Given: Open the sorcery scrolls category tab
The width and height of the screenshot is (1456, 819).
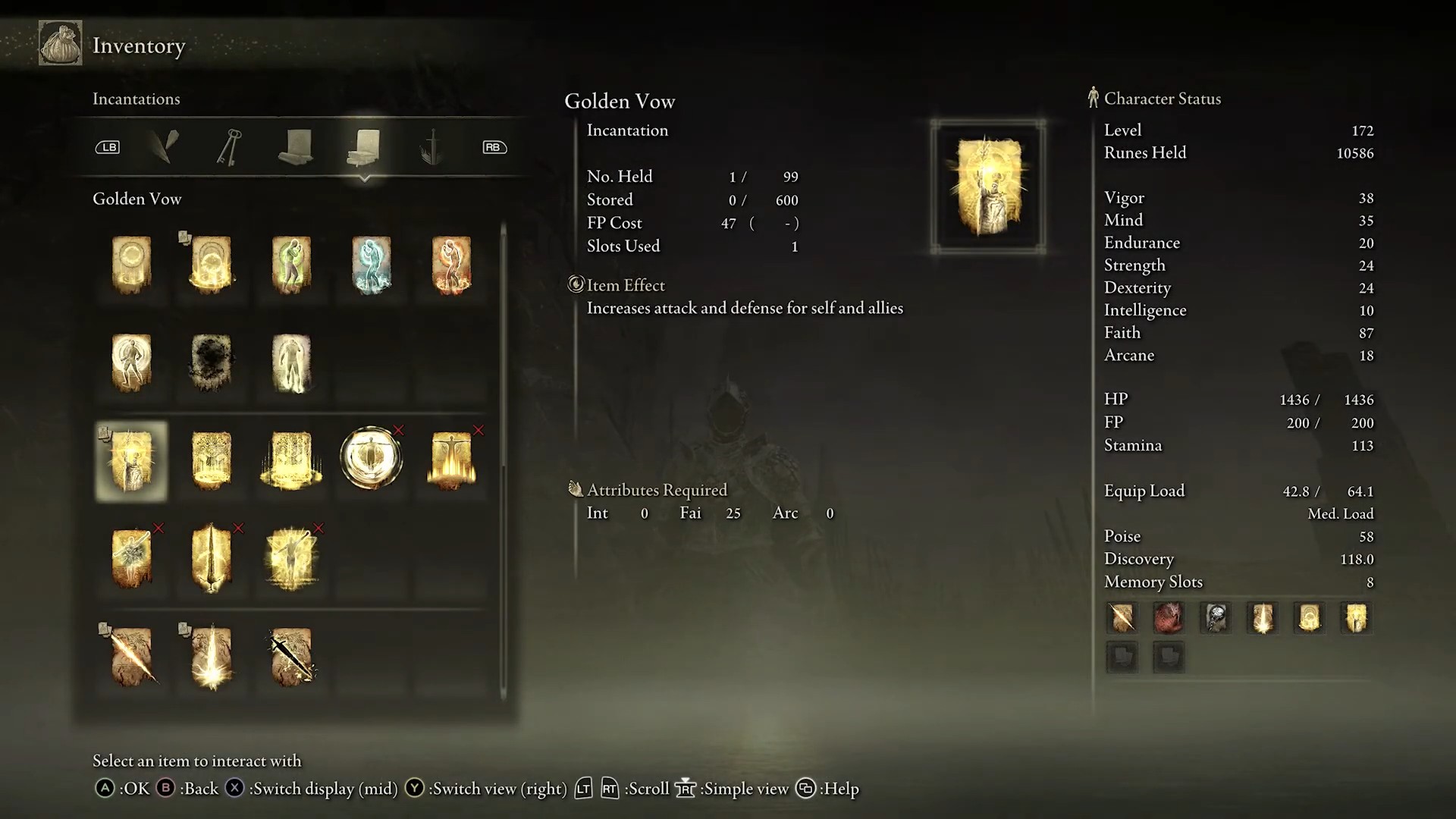Looking at the screenshot, I should tap(296, 147).
